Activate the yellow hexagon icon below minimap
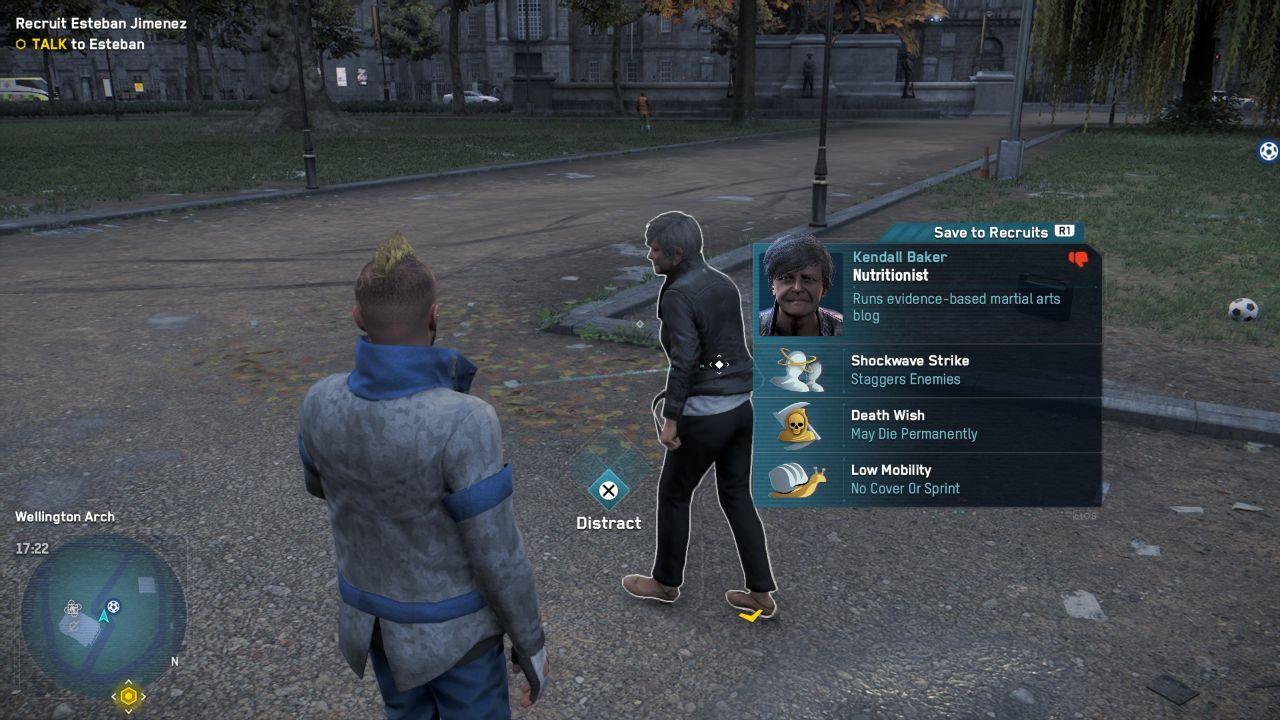Screen dimensions: 1280x720 tap(128, 696)
